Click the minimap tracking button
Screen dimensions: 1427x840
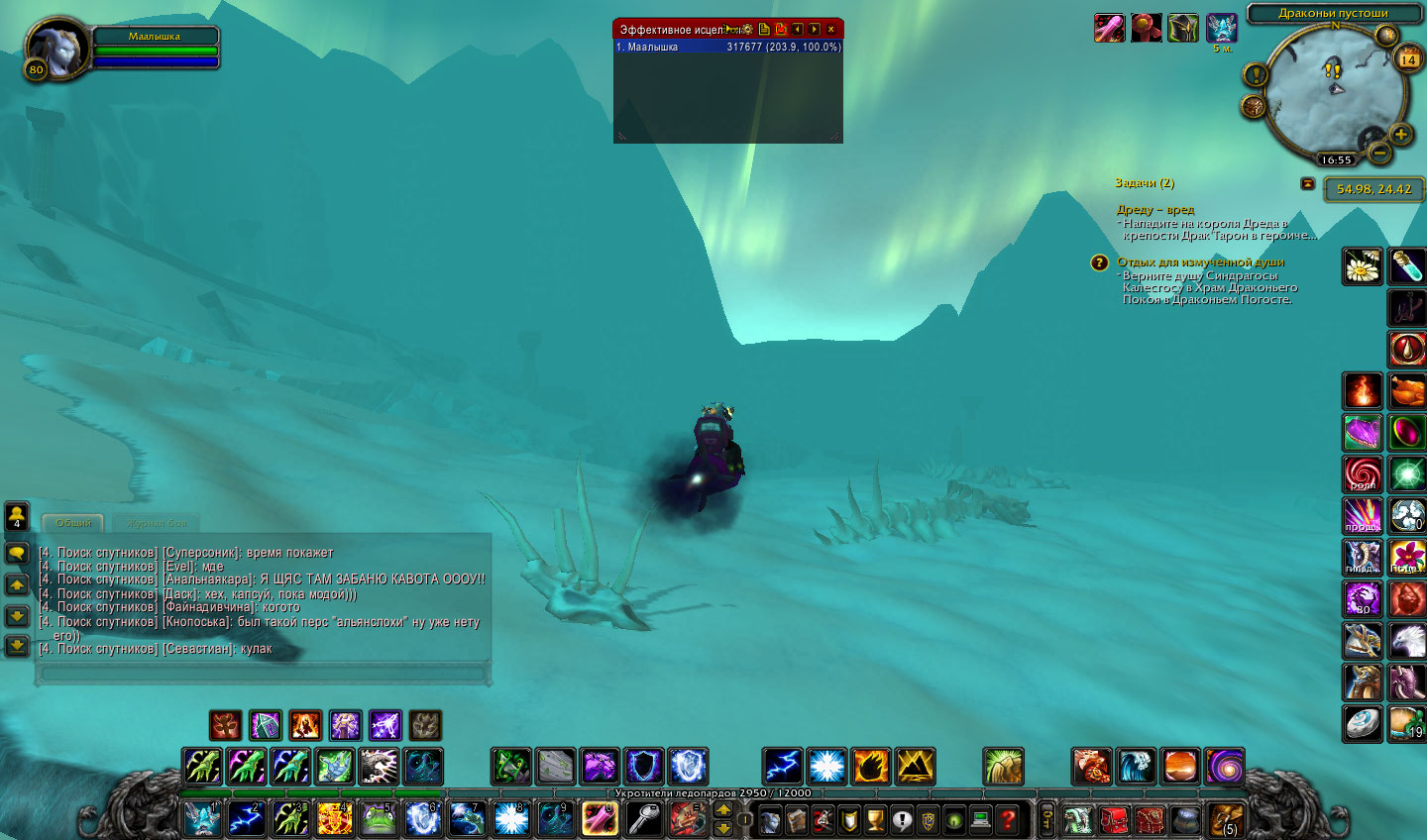(x=1254, y=105)
